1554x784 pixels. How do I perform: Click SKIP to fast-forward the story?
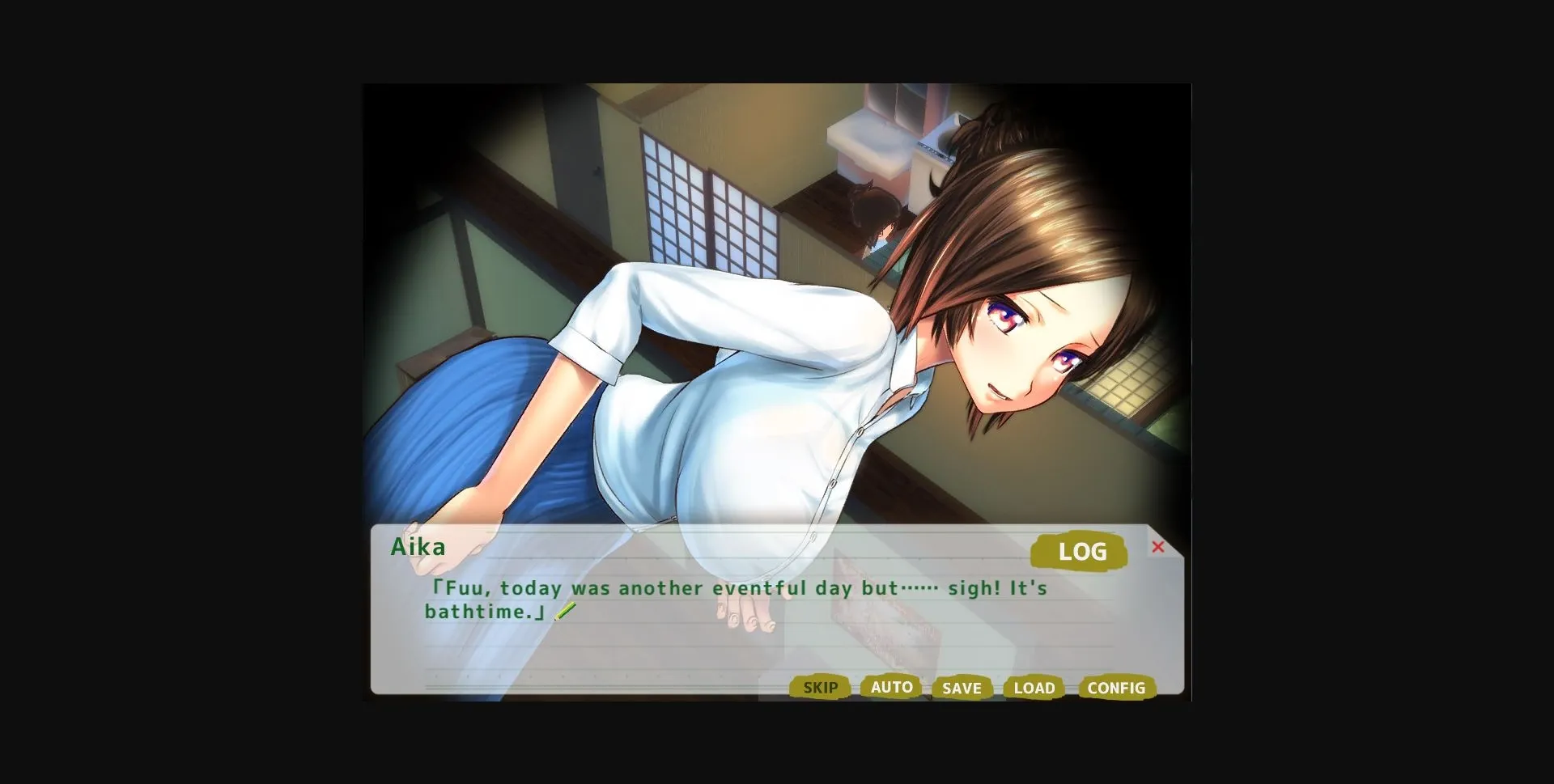click(x=820, y=689)
